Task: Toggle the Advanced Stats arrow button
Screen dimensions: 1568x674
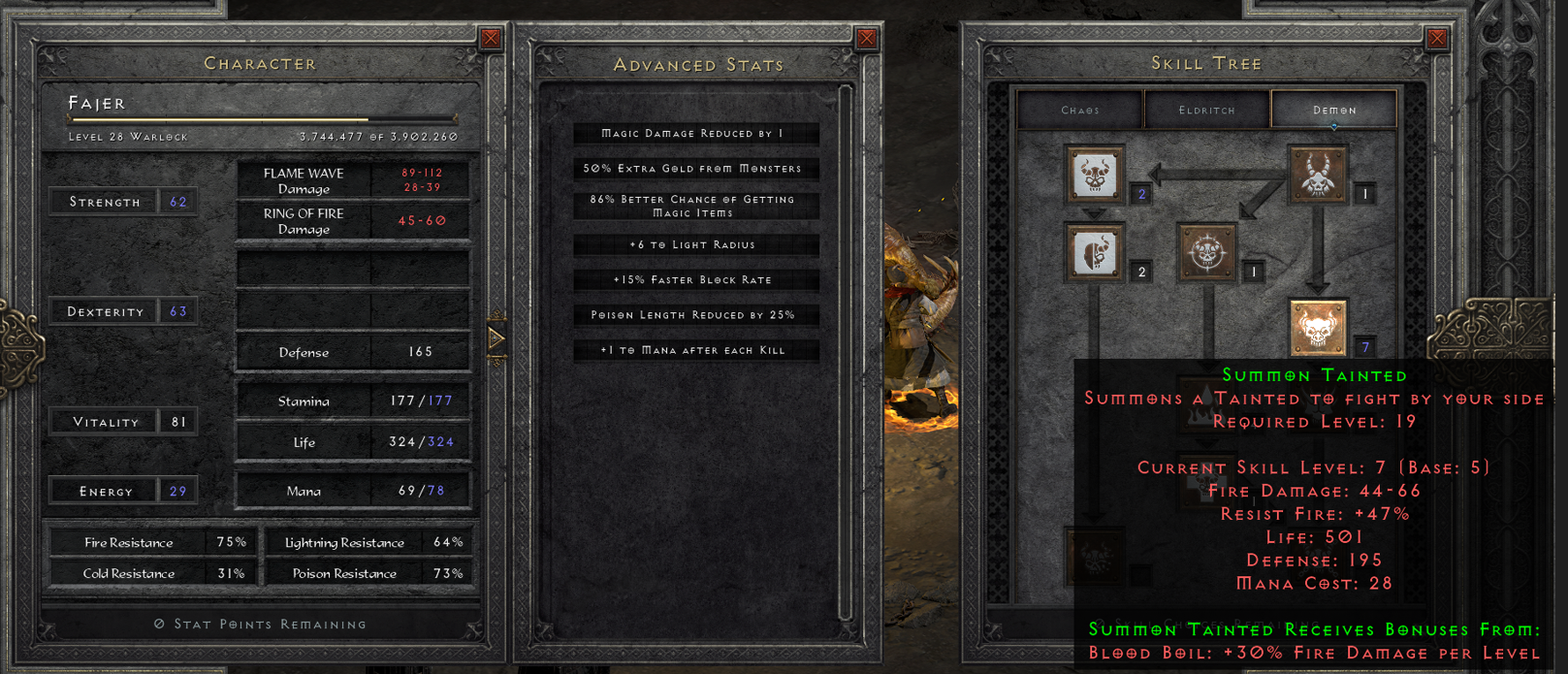Action: [x=496, y=338]
